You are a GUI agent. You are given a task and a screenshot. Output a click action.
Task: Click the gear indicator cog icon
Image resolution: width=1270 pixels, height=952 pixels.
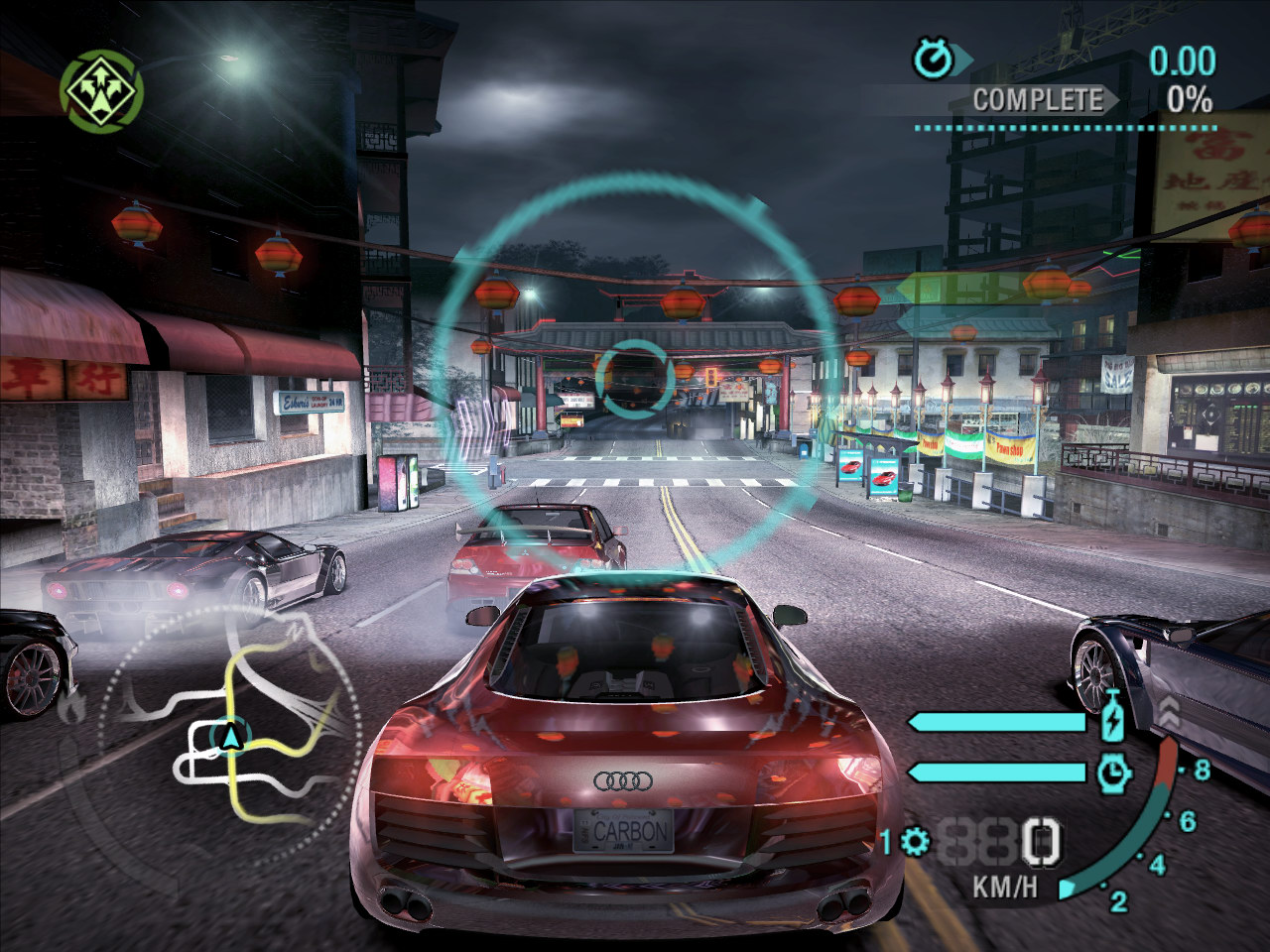click(915, 843)
